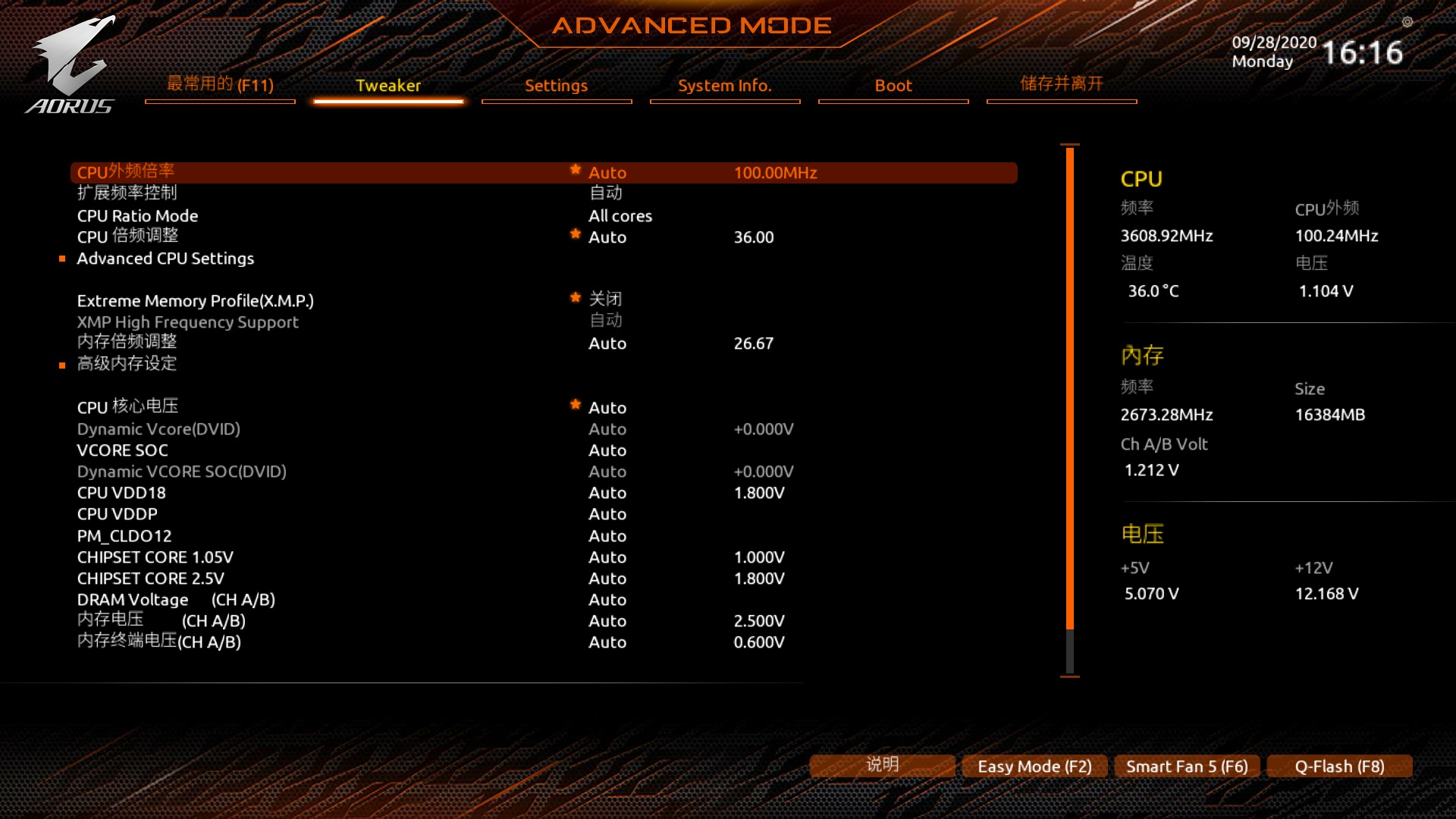
Task: Switch to the Settings tab
Action: tap(556, 86)
